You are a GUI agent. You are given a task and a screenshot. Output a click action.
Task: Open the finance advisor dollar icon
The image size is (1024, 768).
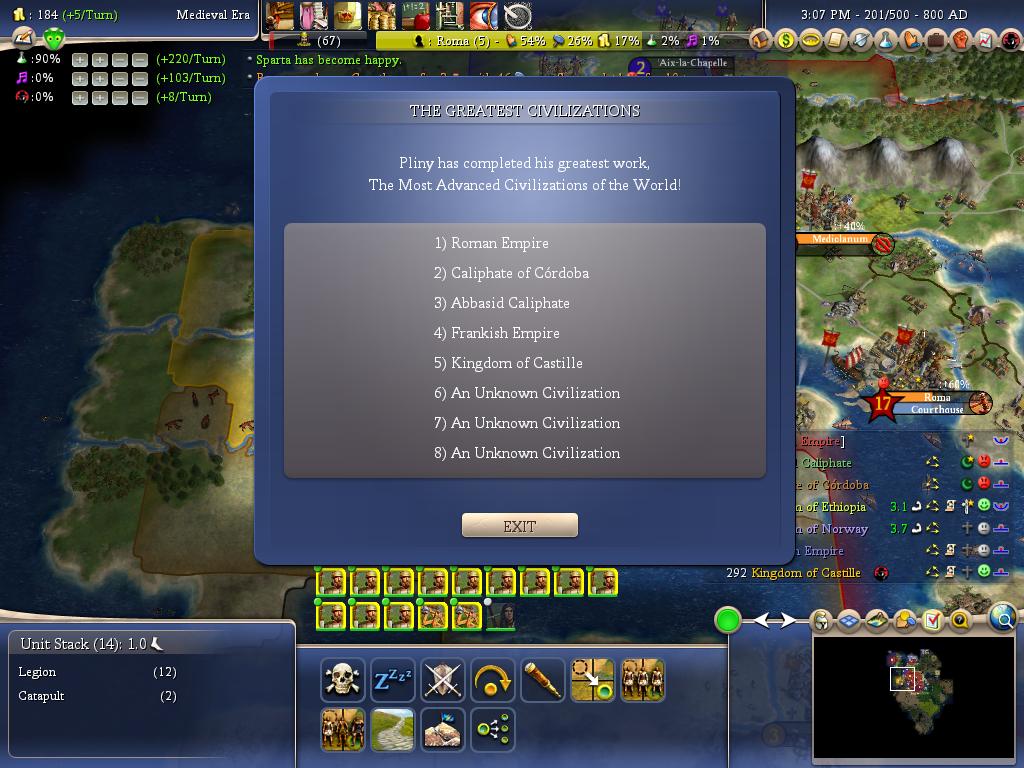[x=785, y=40]
